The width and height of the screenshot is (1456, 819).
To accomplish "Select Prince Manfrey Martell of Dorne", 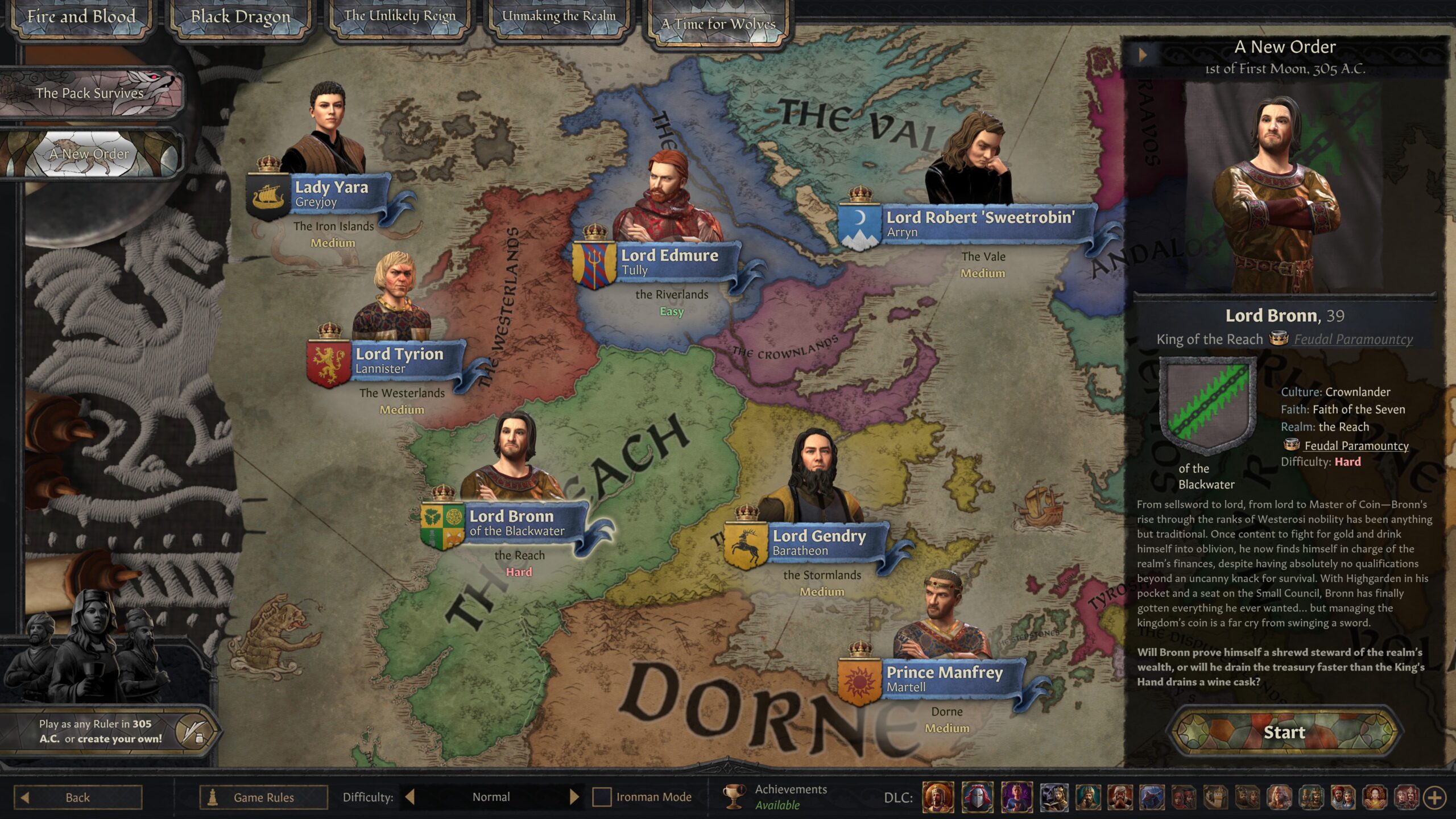I will click(x=944, y=679).
